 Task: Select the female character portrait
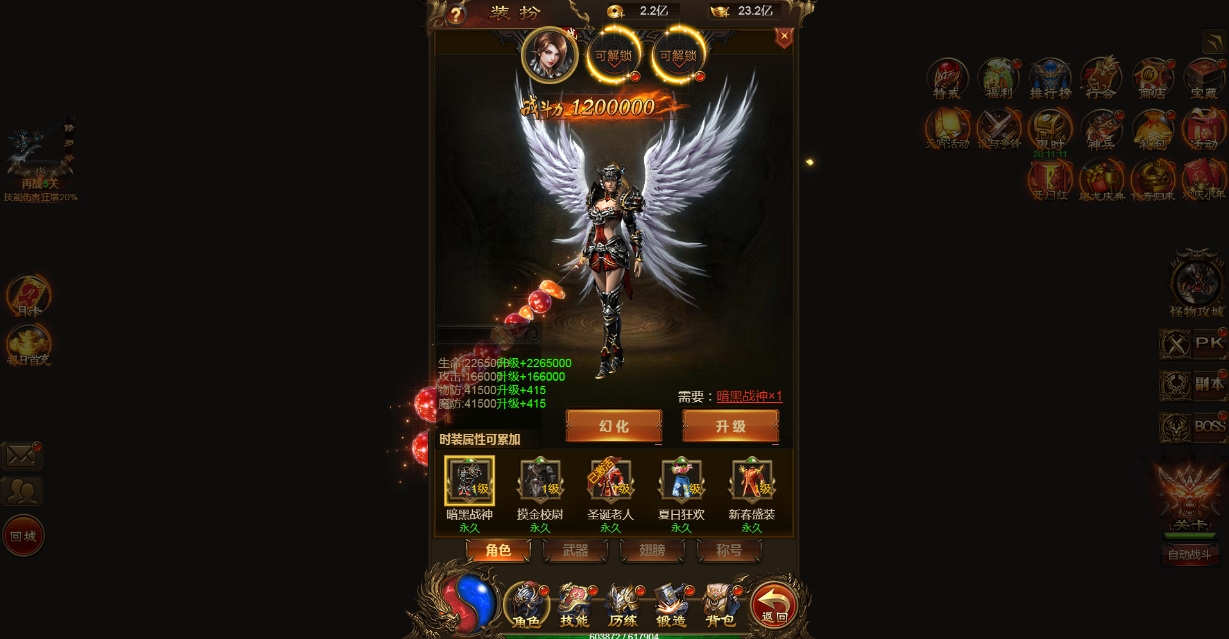[x=549, y=54]
